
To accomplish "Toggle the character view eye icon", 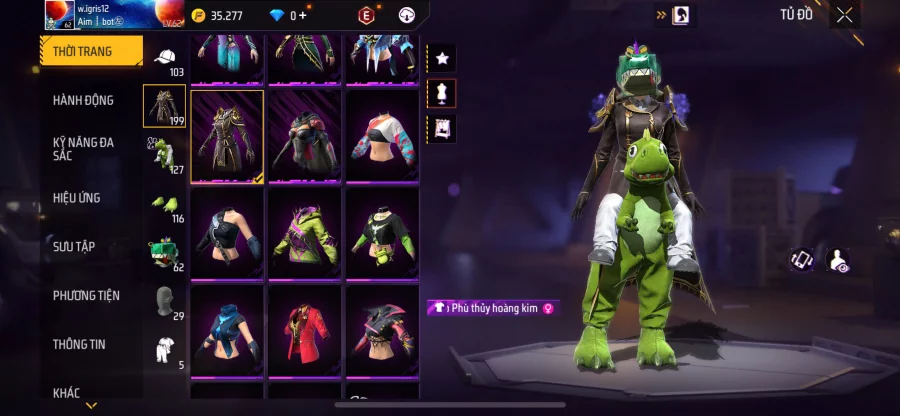I will [x=839, y=260].
